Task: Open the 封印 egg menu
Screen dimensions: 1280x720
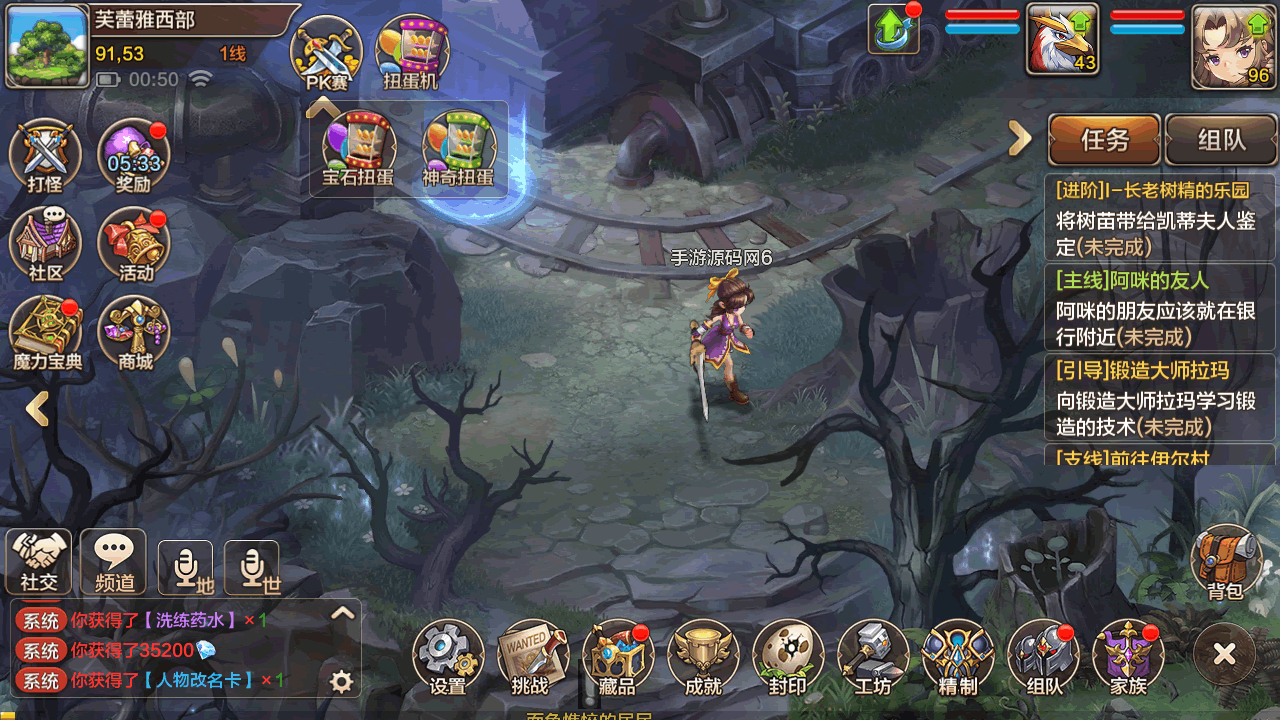Action: pyautogui.click(x=788, y=656)
